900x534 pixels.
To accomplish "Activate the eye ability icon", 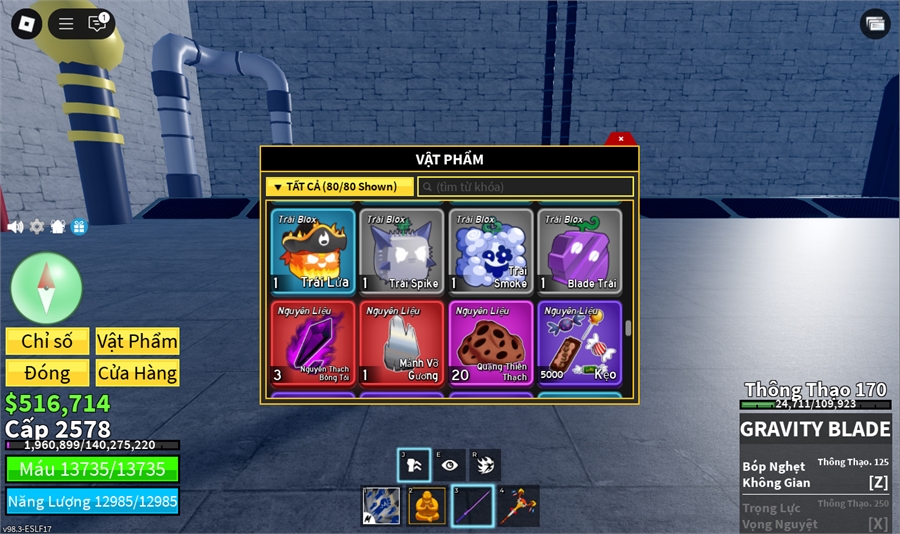I will 450,465.
